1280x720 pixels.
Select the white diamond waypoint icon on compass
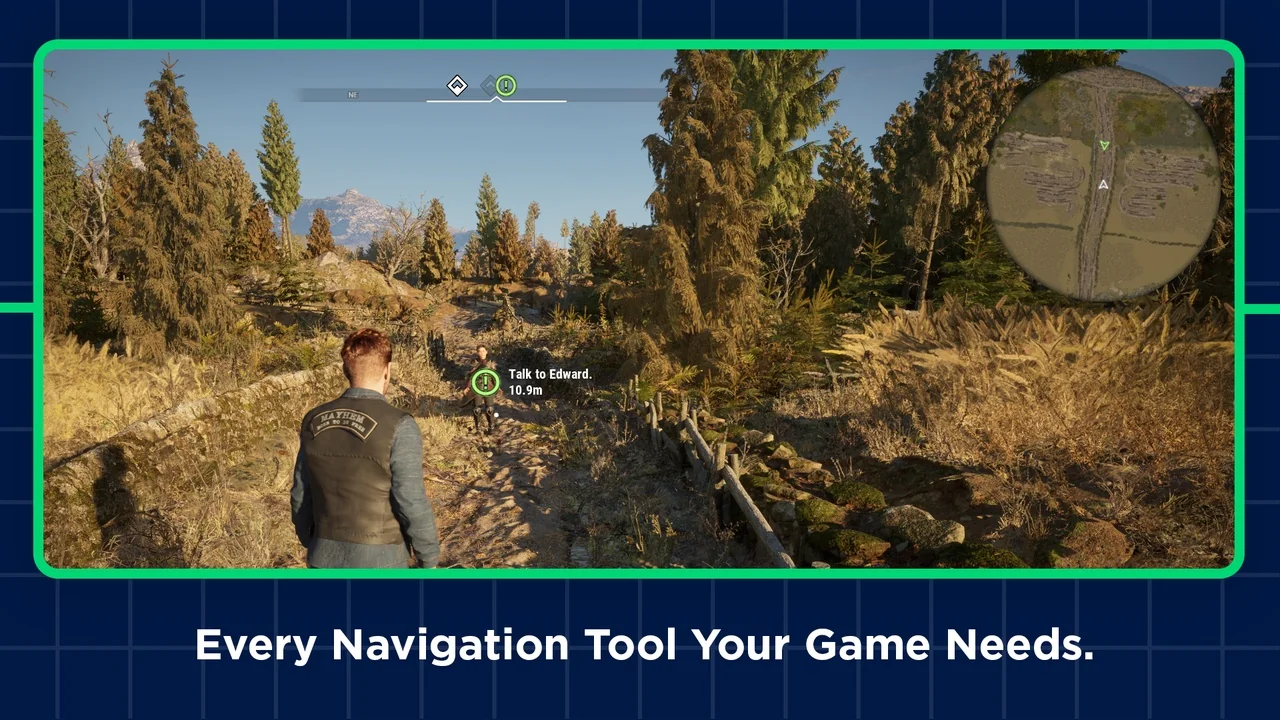457,85
